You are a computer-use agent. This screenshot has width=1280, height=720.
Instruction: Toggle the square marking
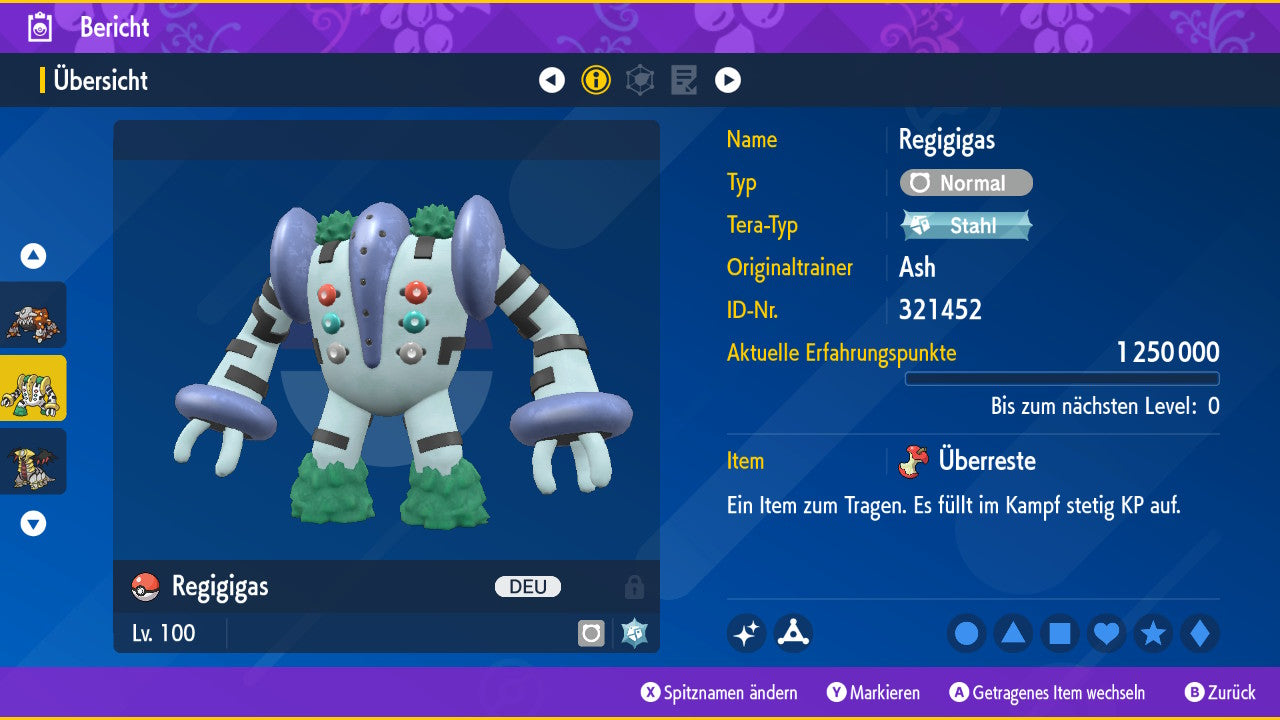[x=1060, y=633]
